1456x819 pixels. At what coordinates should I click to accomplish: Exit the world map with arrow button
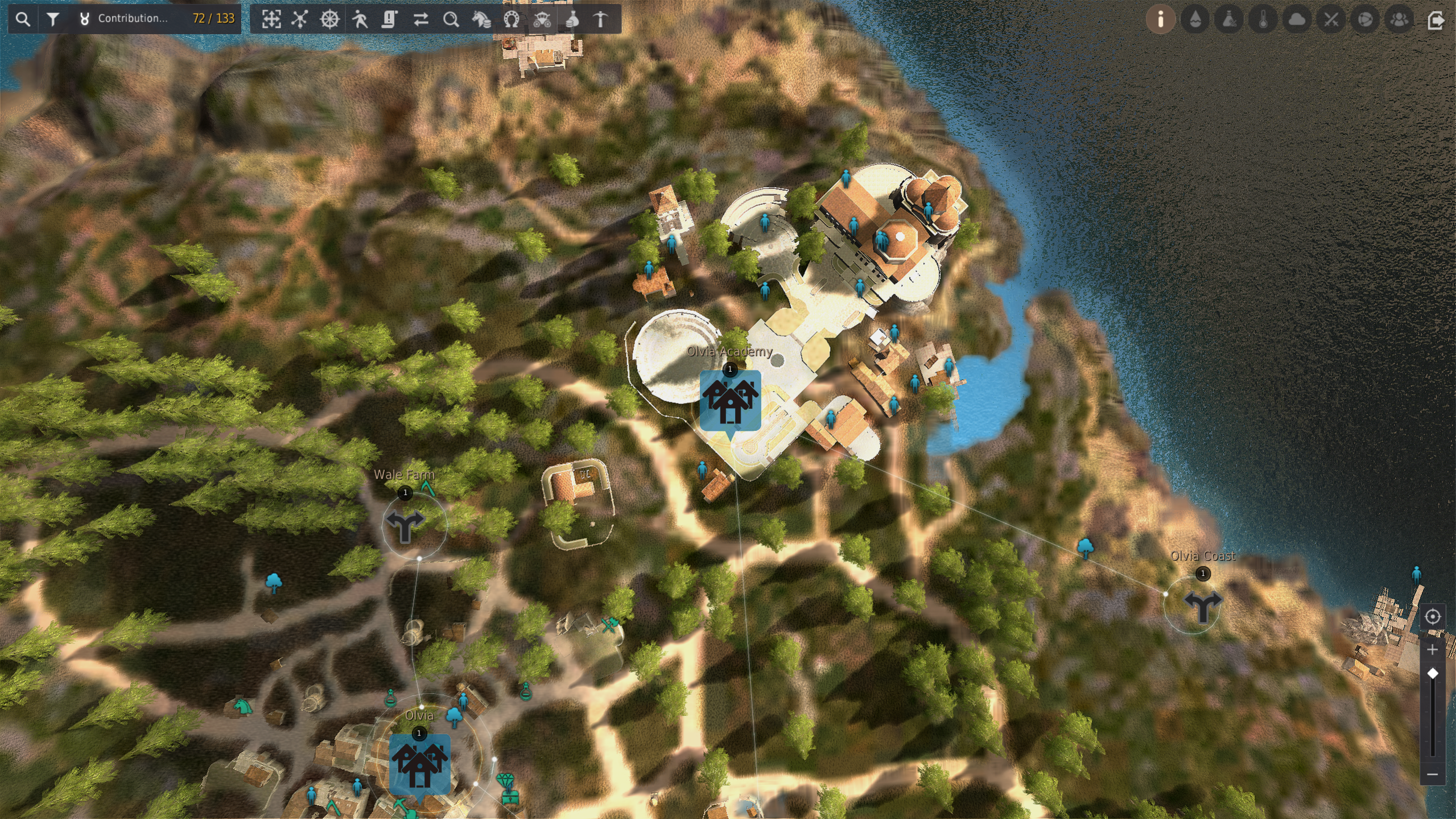coord(1436,19)
